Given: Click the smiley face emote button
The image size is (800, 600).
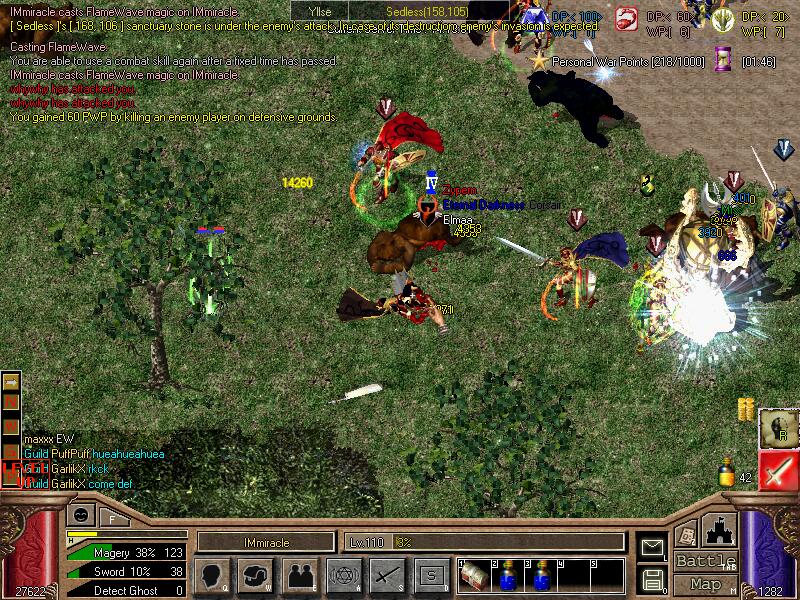Looking at the screenshot, I should point(80,516).
